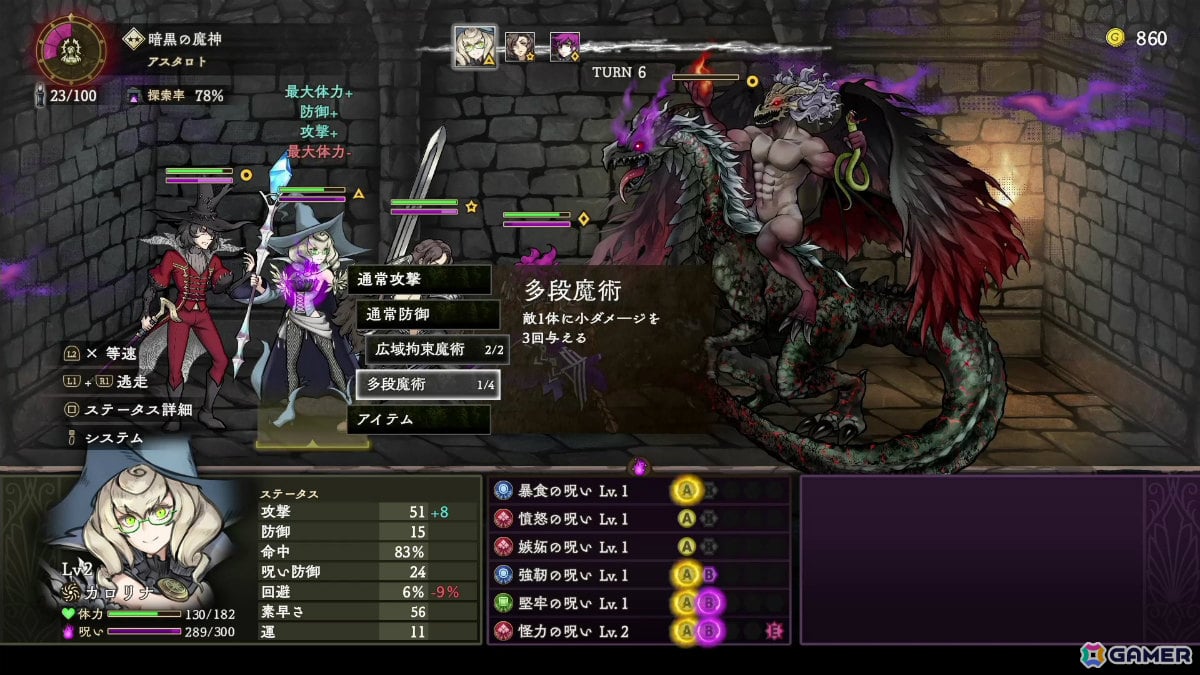Screen dimensions: 1200x675
Task: Click the purple-haired turn-order portrait
Action: click(564, 47)
